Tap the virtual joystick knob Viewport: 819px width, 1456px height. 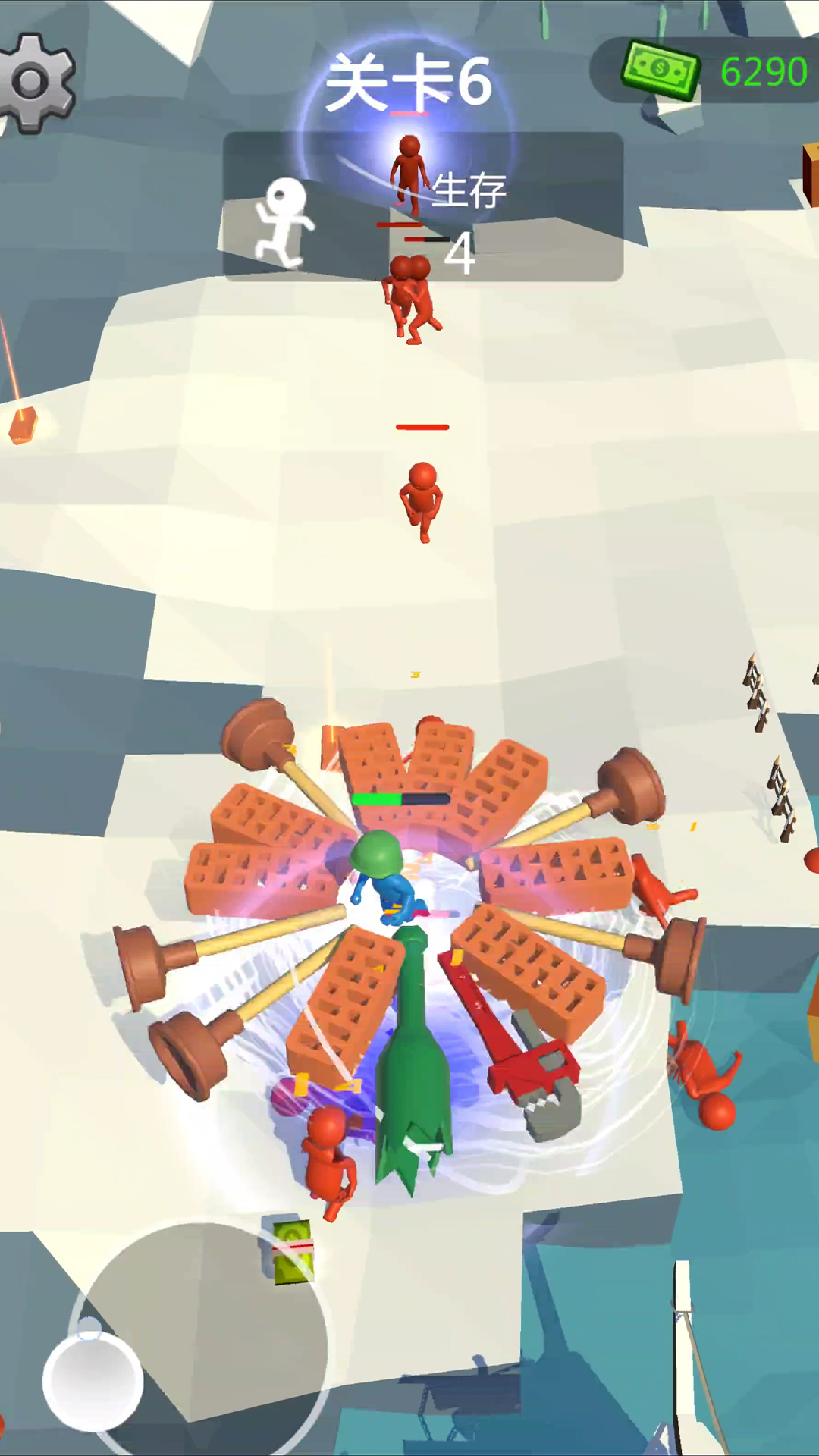(93, 1382)
